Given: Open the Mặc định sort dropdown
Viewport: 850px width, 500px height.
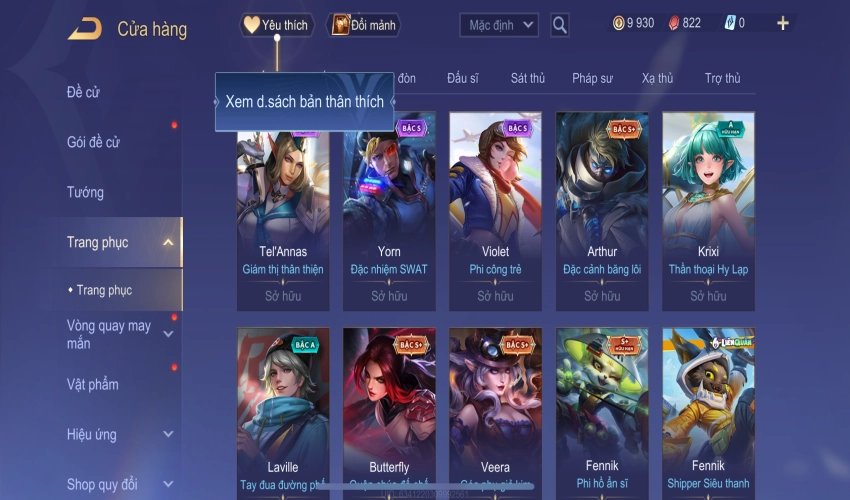Looking at the screenshot, I should coord(500,25).
